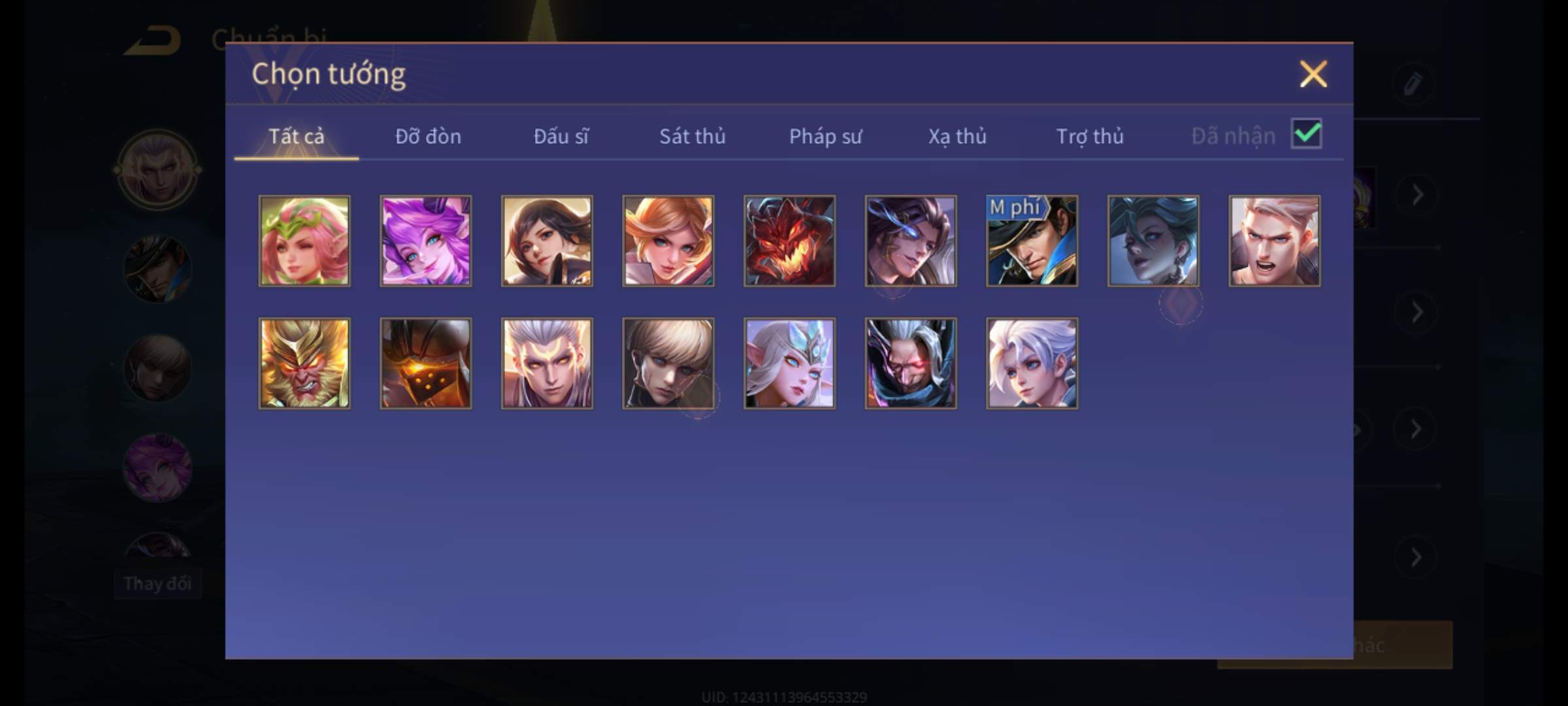Pick the dark armored helmet hero
Screen dimensions: 1568x706
pos(425,363)
